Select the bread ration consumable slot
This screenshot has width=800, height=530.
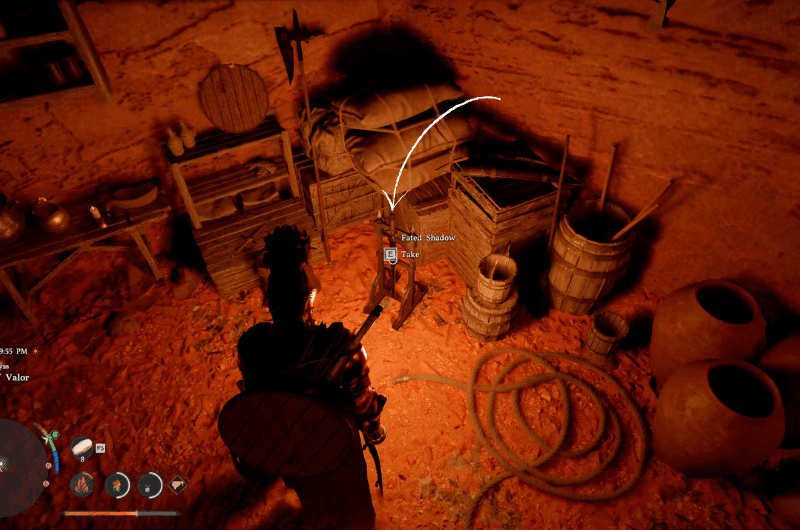coord(82,447)
